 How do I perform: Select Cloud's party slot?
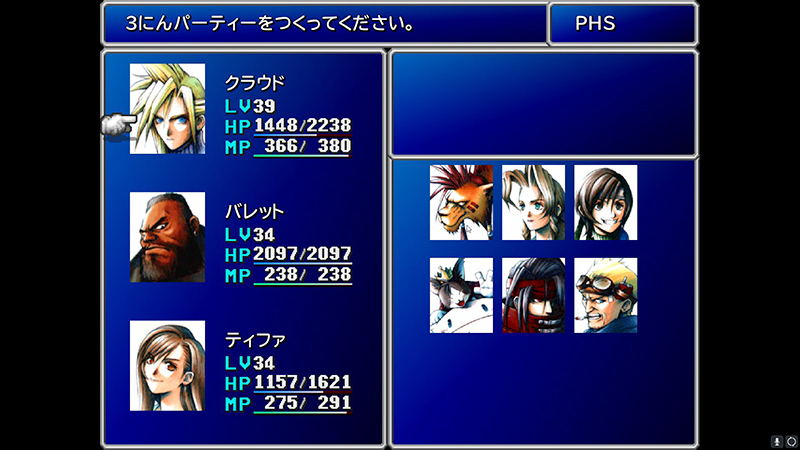coord(167,108)
